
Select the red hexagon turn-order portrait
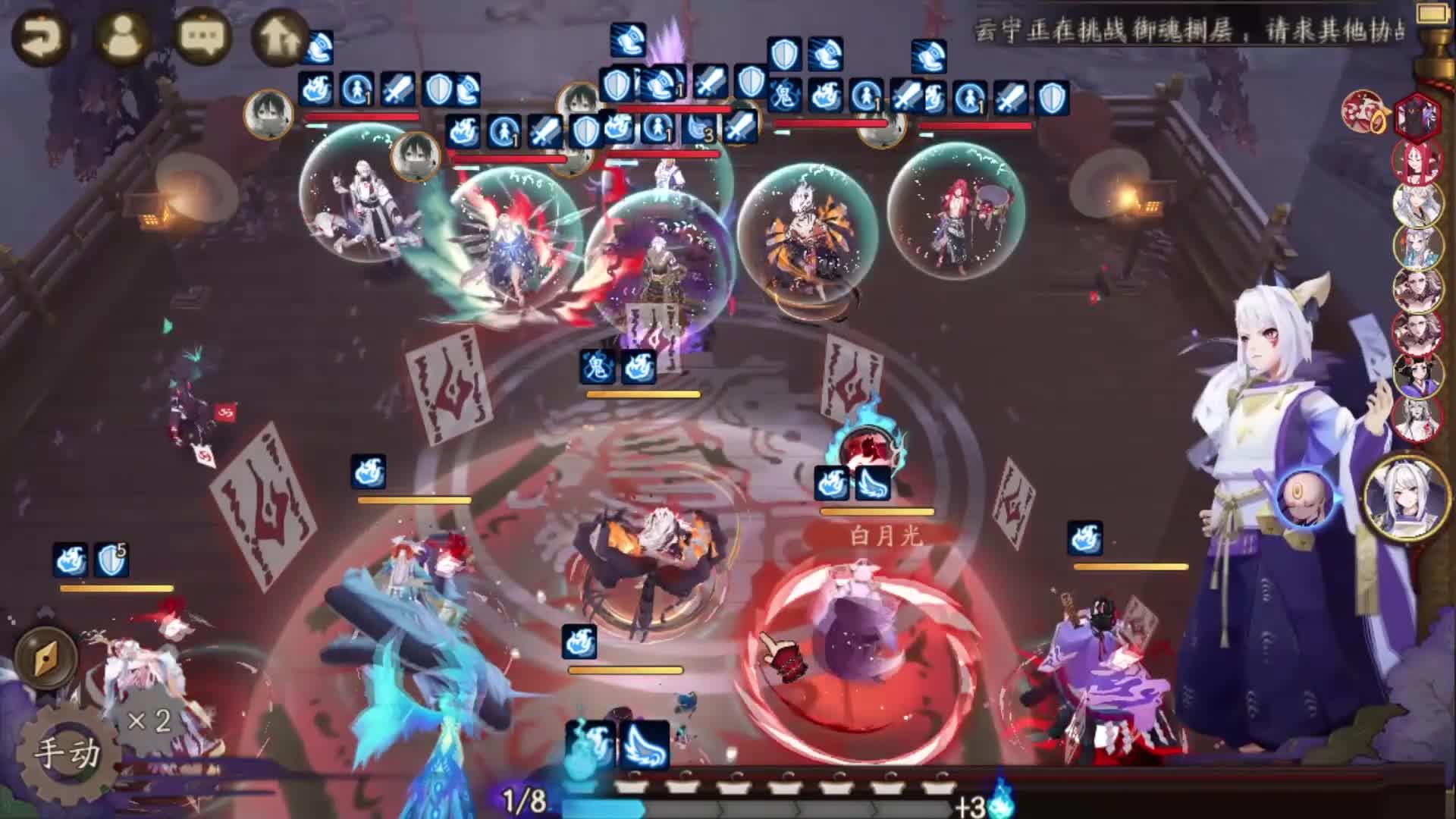coord(1417,115)
